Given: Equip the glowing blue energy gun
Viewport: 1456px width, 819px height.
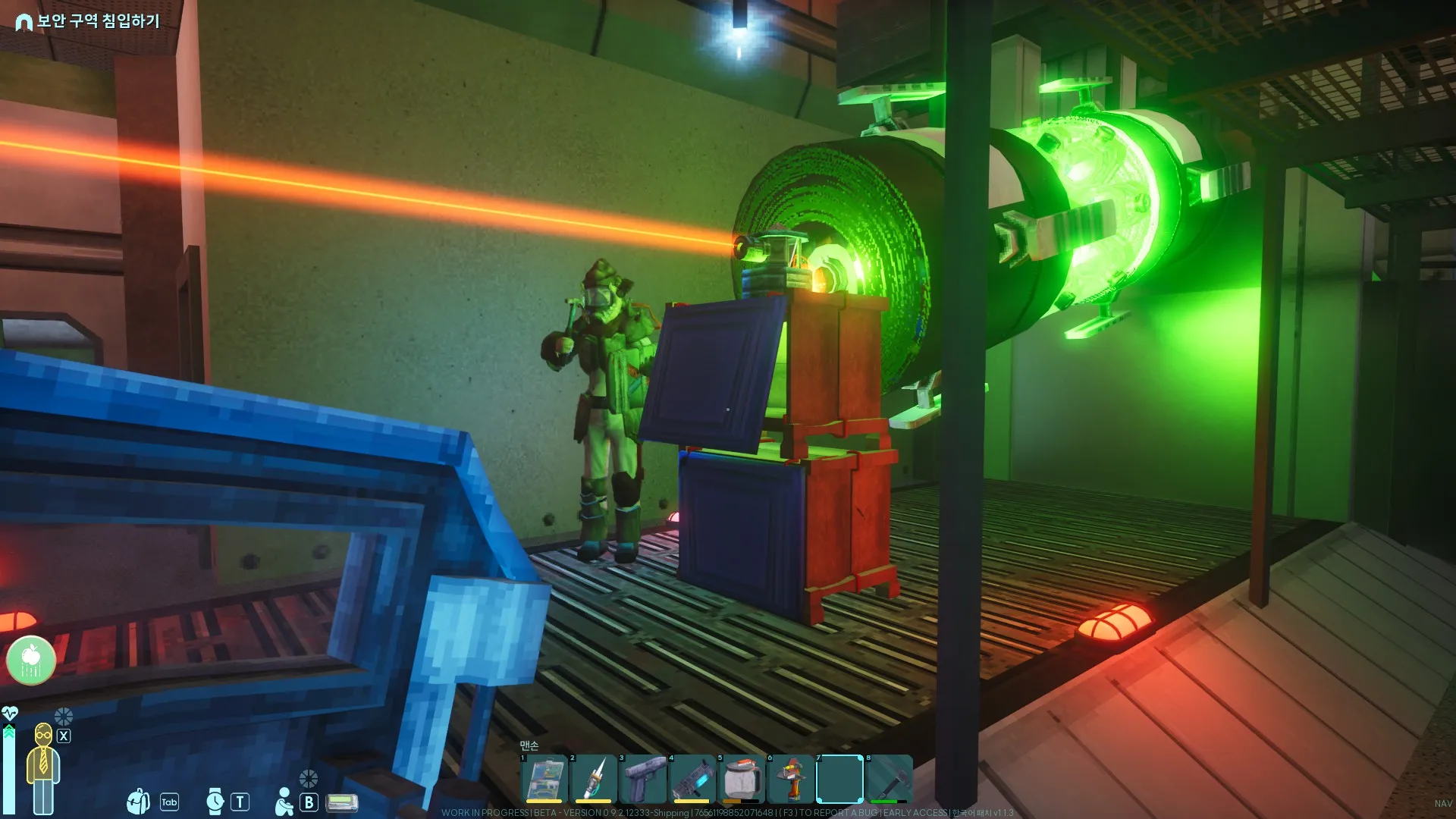Looking at the screenshot, I should click(x=692, y=779).
